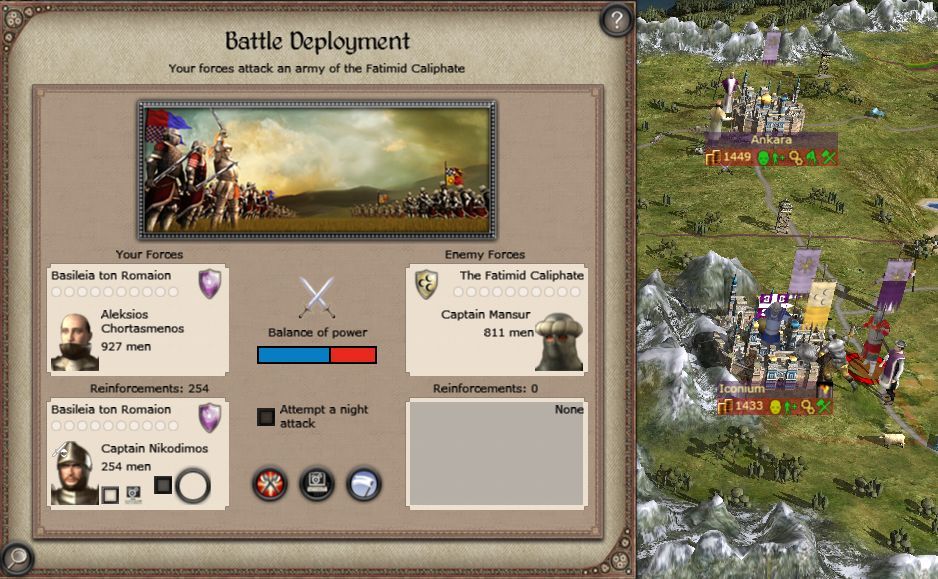The image size is (938, 579).
Task: Withdraw from battle using the white flag button
Action: (x=364, y=485)
